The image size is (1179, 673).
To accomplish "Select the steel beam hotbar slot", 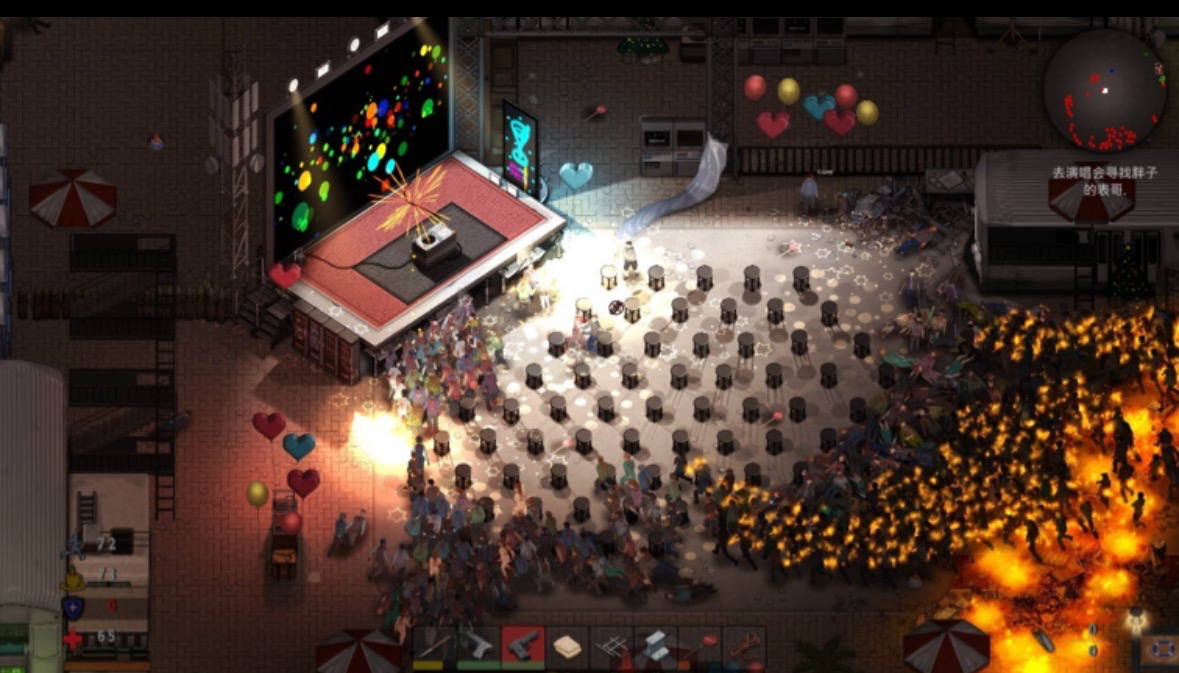I will click(x=655, y=646).
